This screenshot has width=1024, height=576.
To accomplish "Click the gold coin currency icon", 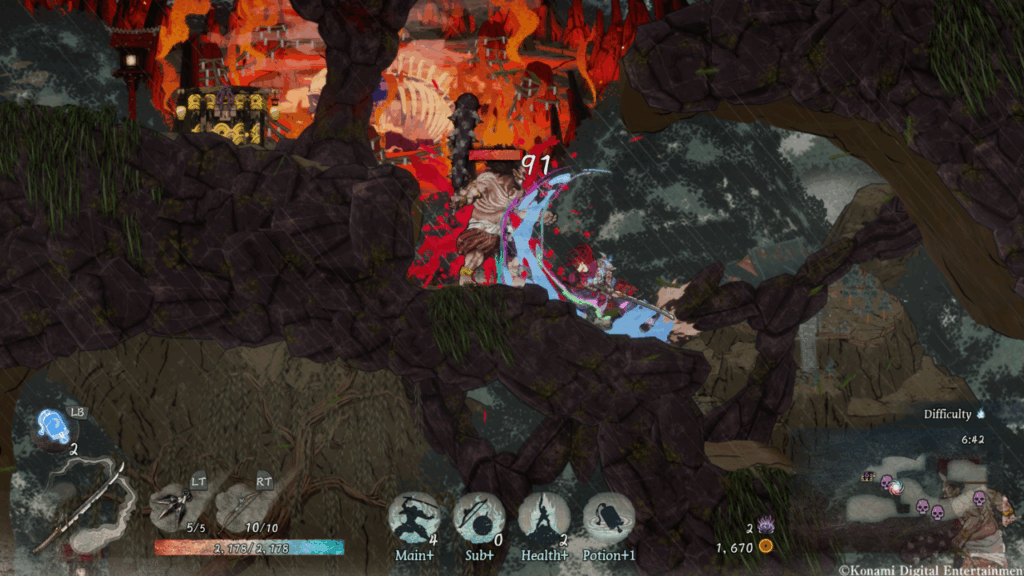I will click(766, 546).
